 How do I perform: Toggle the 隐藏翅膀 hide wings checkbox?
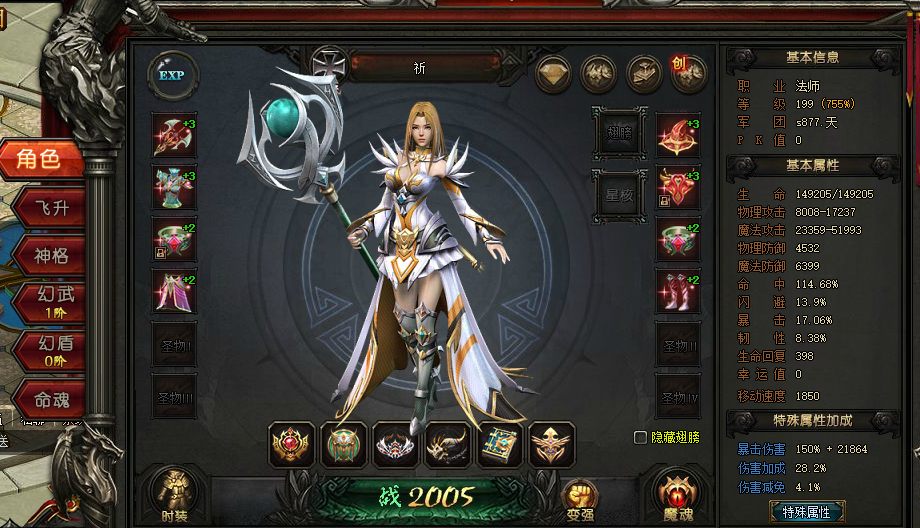(x=640, y=437)
